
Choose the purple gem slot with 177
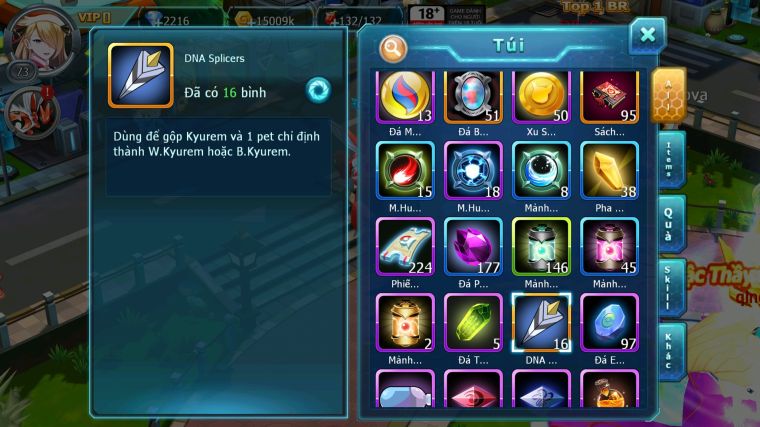(472, 246)
